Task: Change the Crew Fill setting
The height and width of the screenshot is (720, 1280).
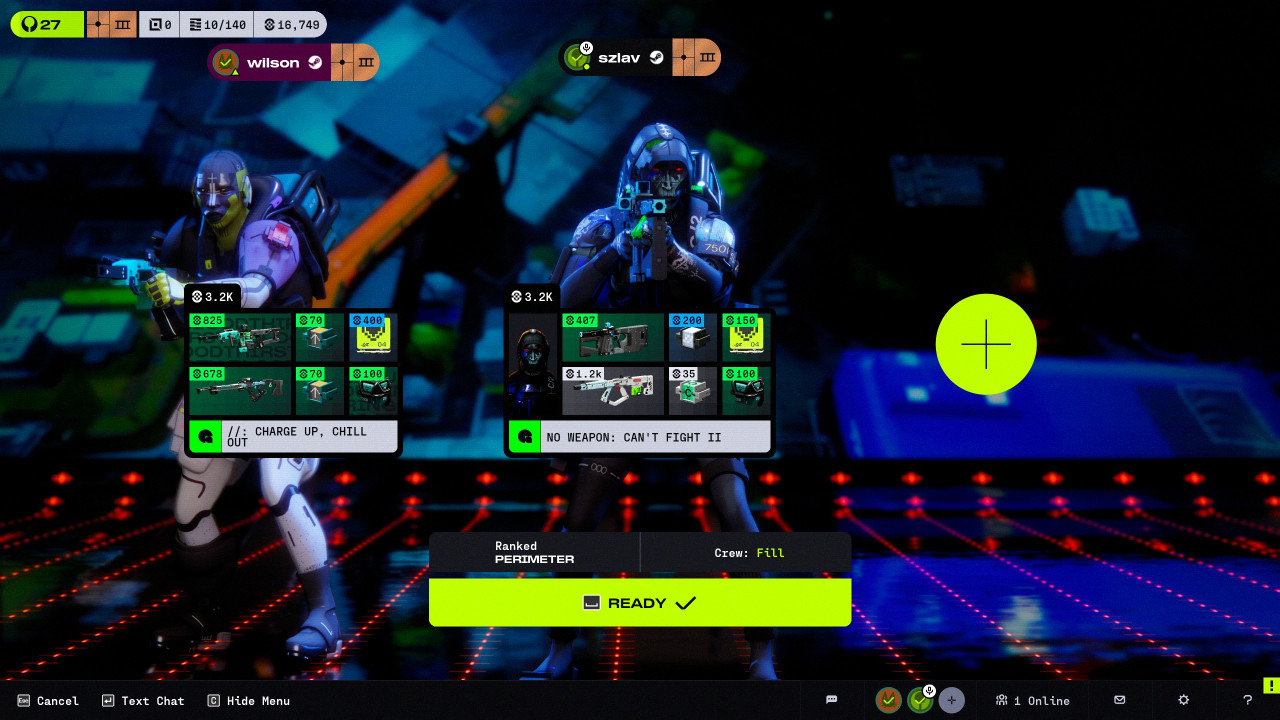Action: click(x=748, y=552)
